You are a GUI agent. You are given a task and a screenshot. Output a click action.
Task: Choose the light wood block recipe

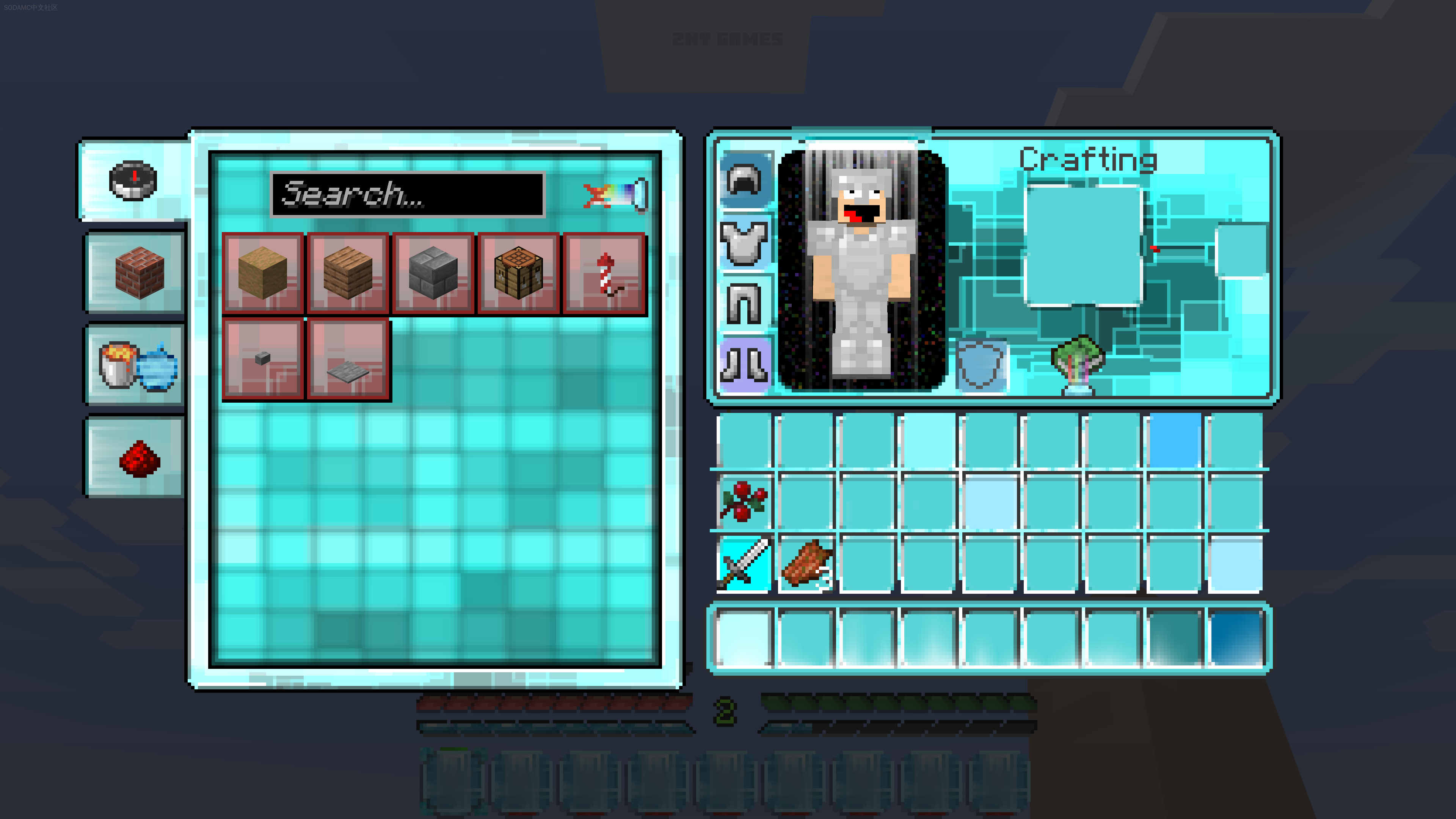click(263, 273)
